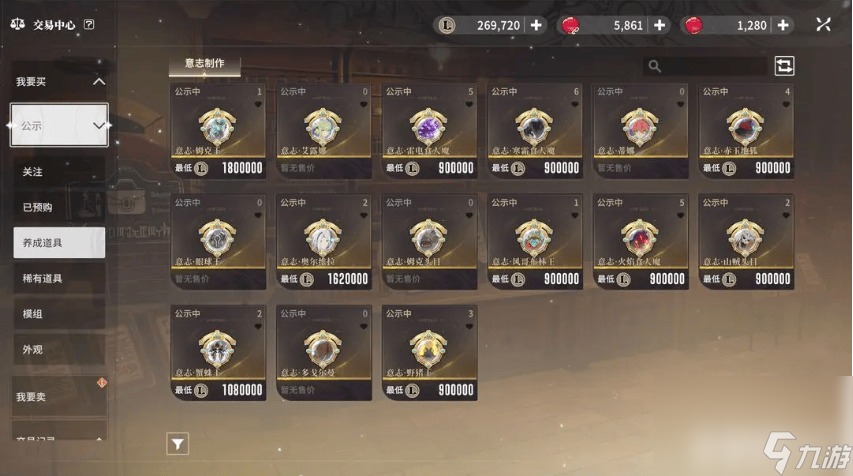Collapse the 我要买 section
This screenshot has height=476, width=853.
tap(98, 82)
